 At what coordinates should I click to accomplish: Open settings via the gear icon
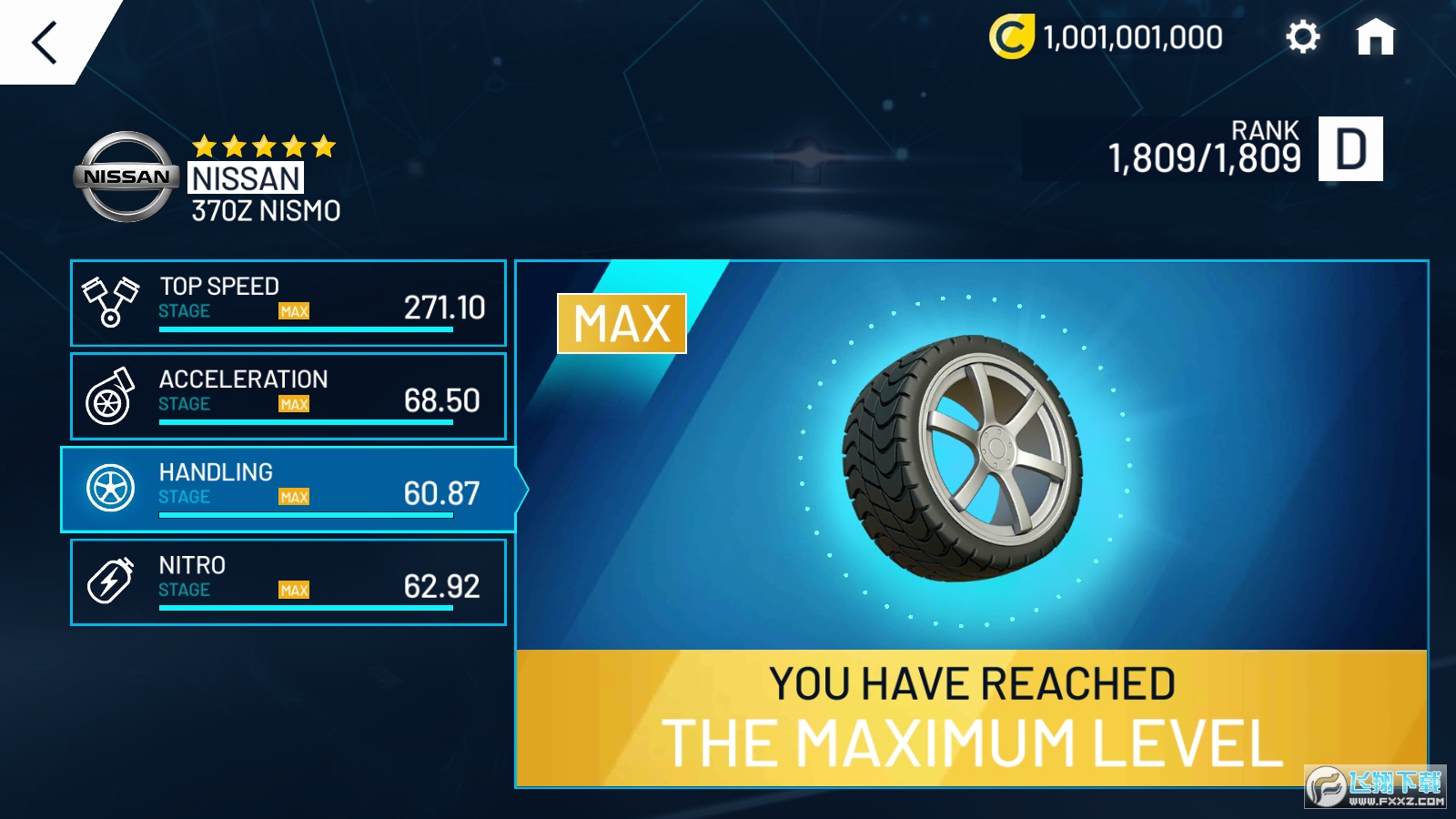1302,37
